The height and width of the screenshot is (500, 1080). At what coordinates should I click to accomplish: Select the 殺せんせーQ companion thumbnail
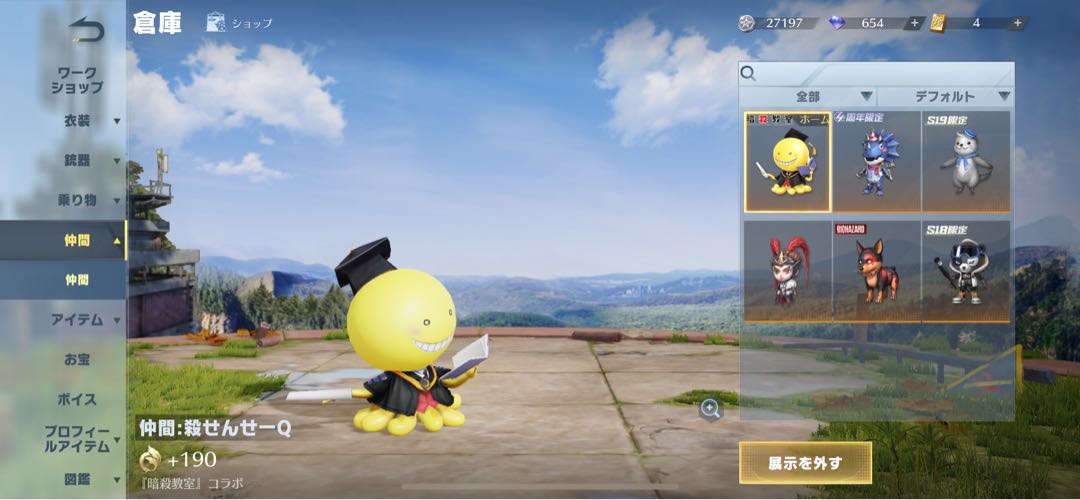tap(787, 161)
